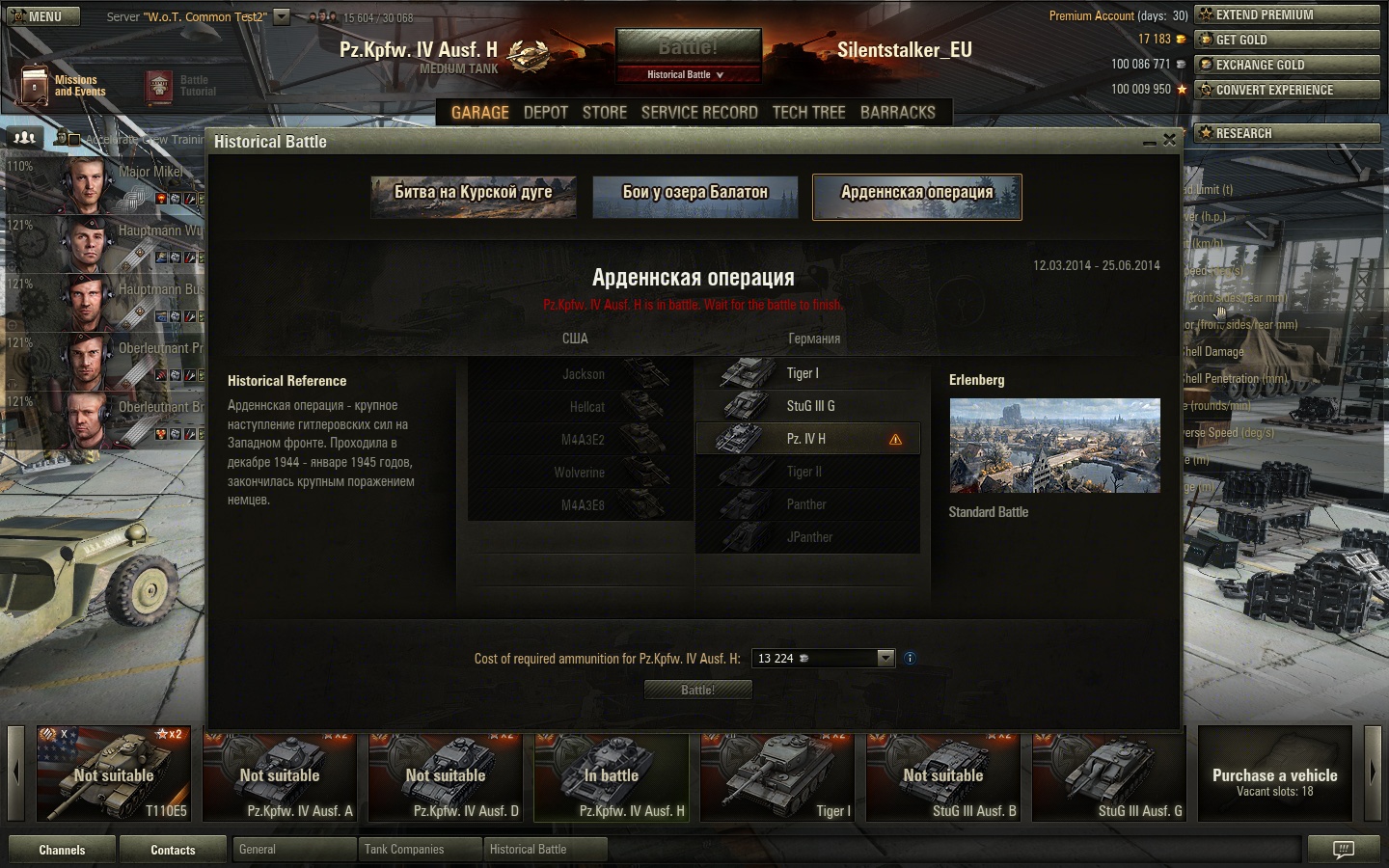The width and height of the screenshot is (1389, 868).
Task: Open EXCHANGE GOLD
Action: [x=1287, y=65]
